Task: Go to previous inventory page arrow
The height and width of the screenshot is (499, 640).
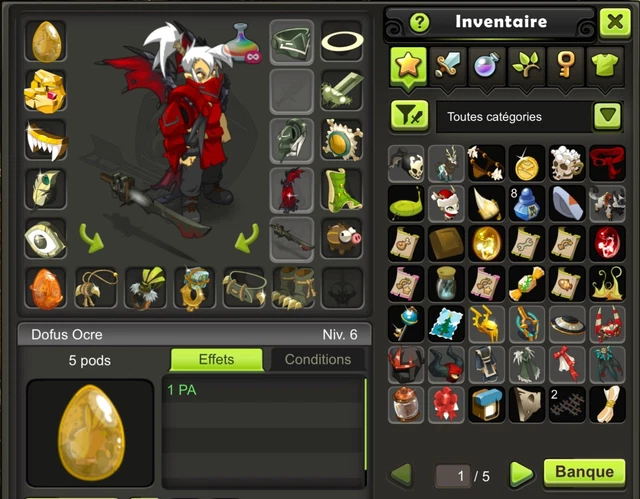Action: click(401, 473)
